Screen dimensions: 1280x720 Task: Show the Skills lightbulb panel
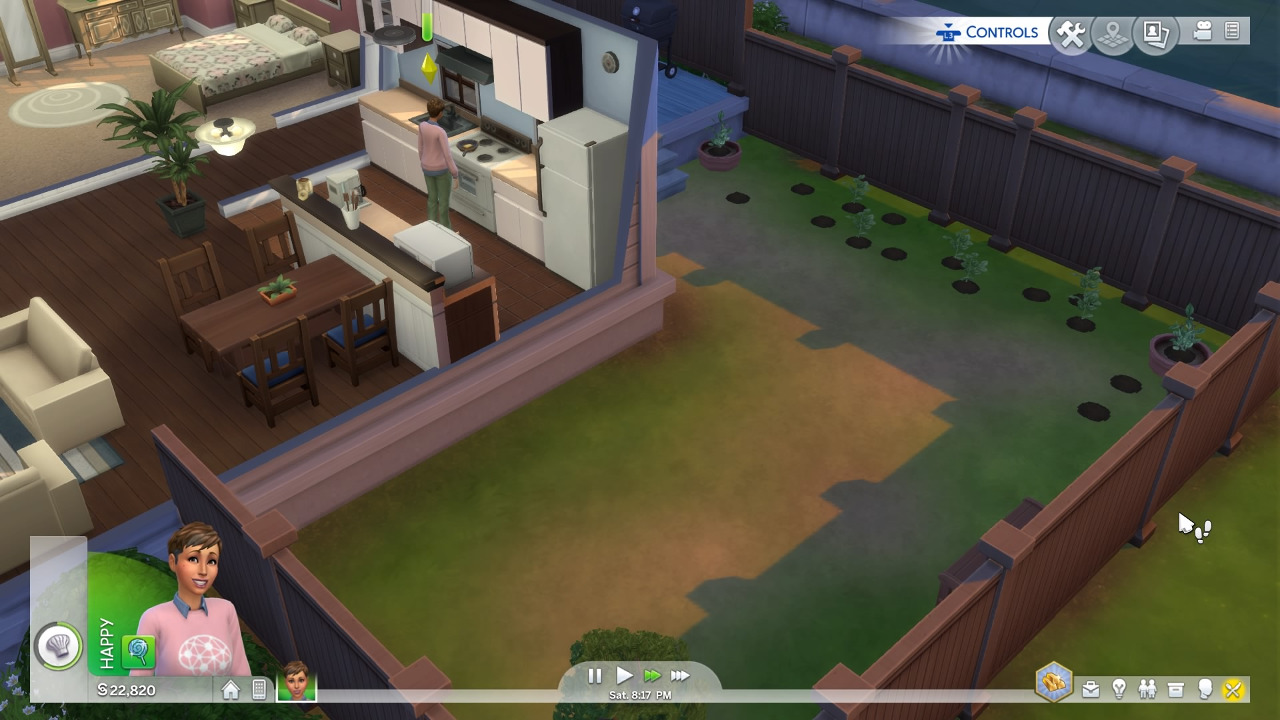tap(1119, 689)
